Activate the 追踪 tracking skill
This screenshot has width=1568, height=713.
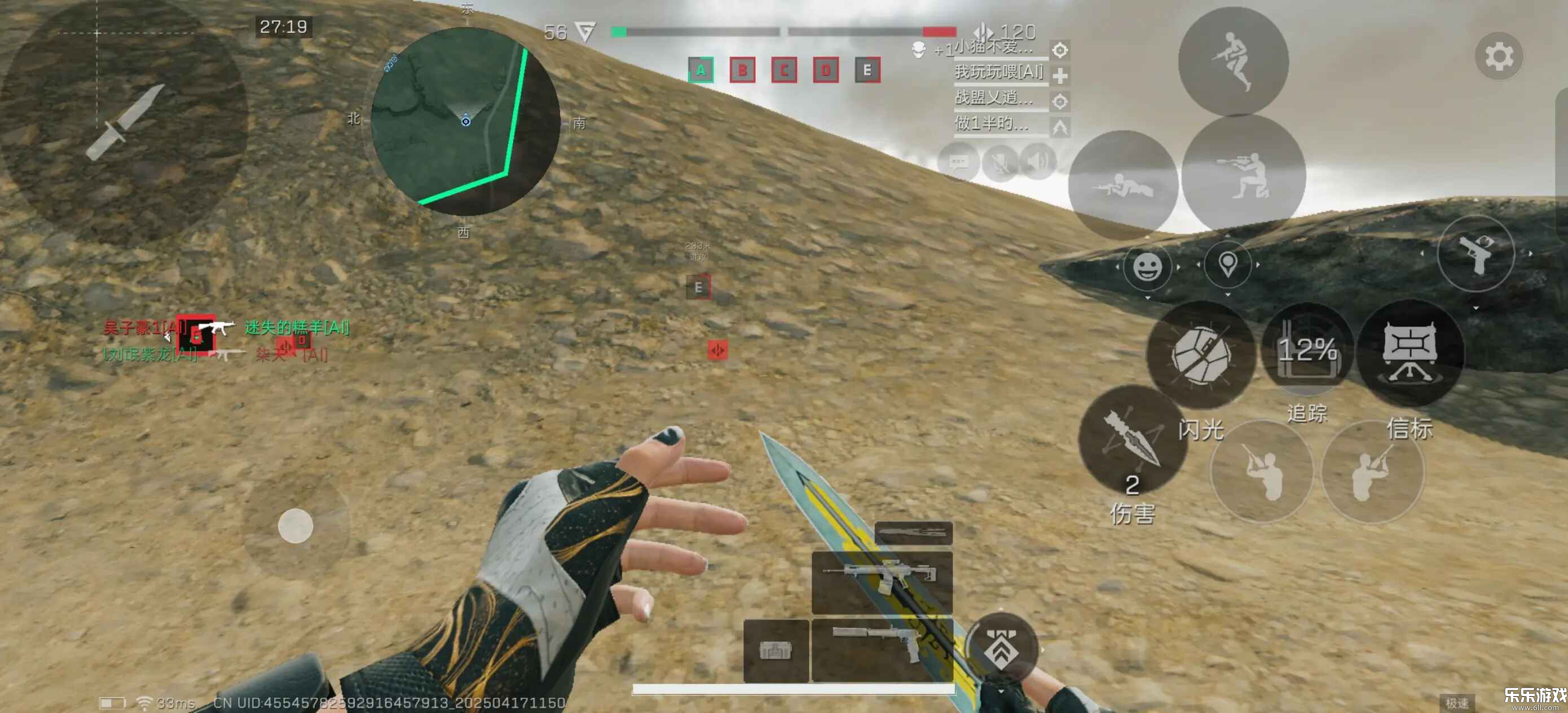(1307, 350)
